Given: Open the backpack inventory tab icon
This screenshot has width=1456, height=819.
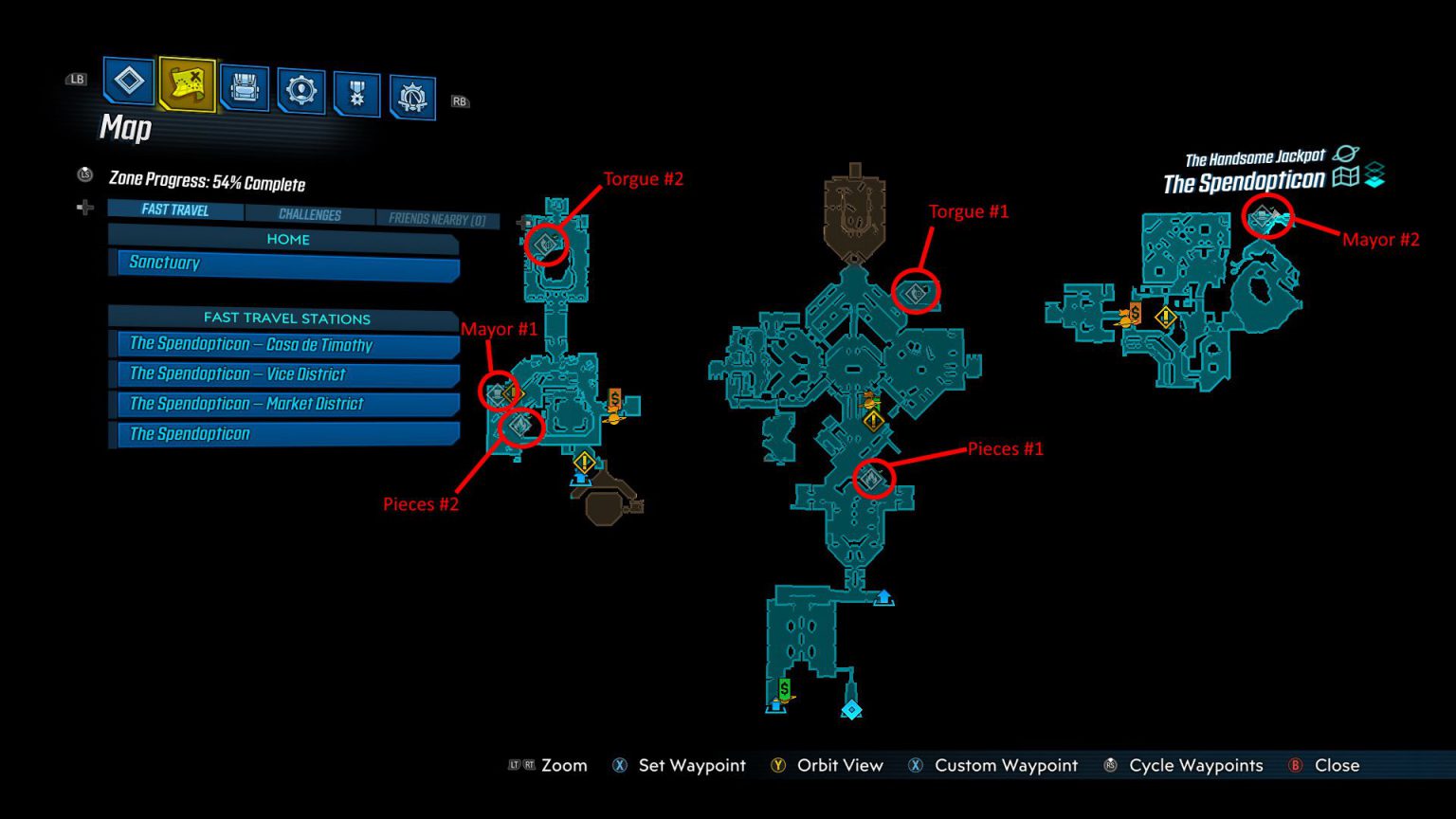Looking at the screenshot, I should 245,83.
